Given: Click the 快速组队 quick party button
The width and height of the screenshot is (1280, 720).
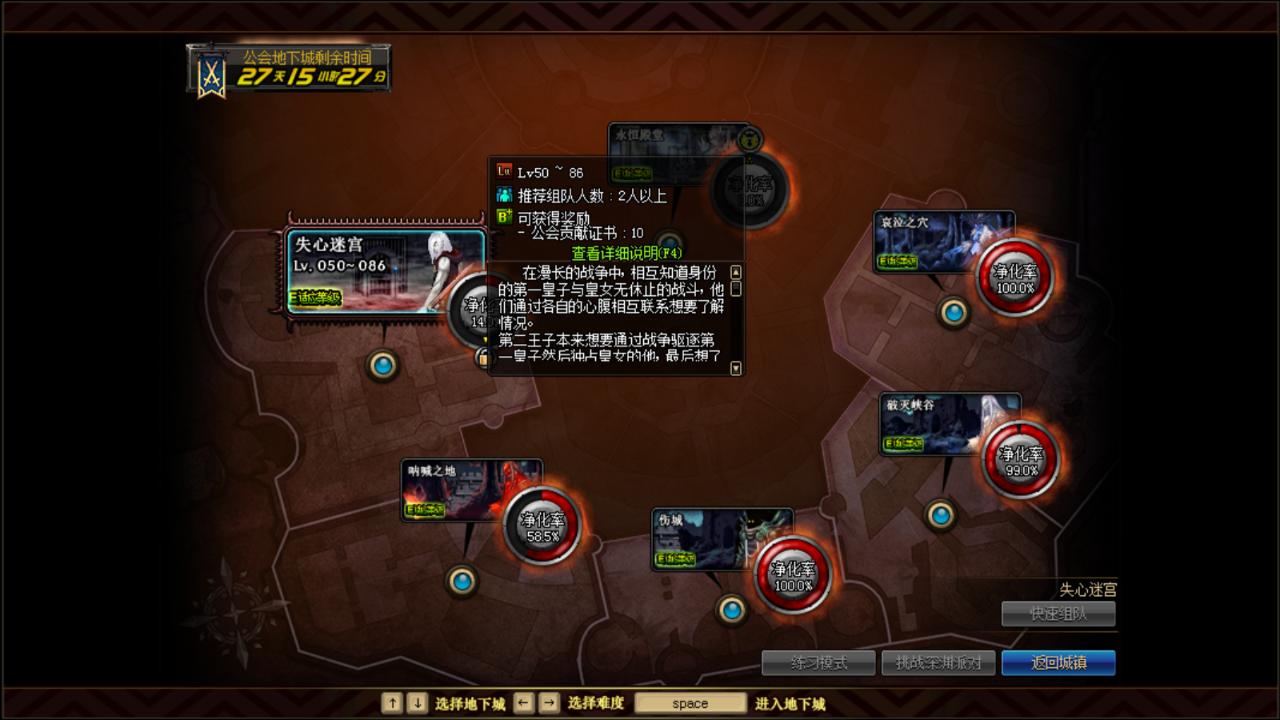Looking at the screenshot, I should 1058,614.
